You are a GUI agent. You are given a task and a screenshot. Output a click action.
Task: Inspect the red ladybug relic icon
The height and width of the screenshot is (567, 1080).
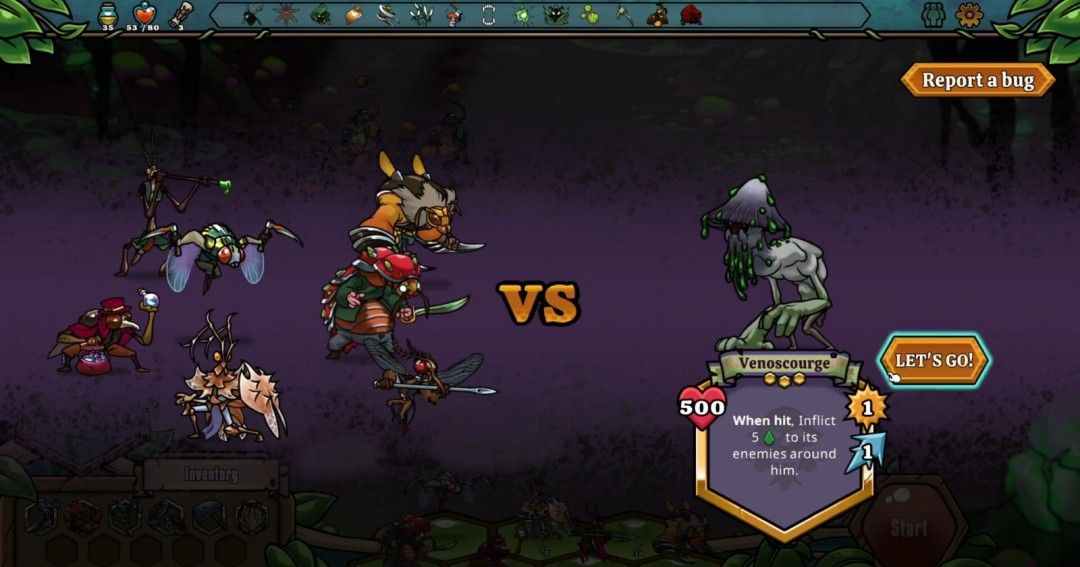[691, 14]
